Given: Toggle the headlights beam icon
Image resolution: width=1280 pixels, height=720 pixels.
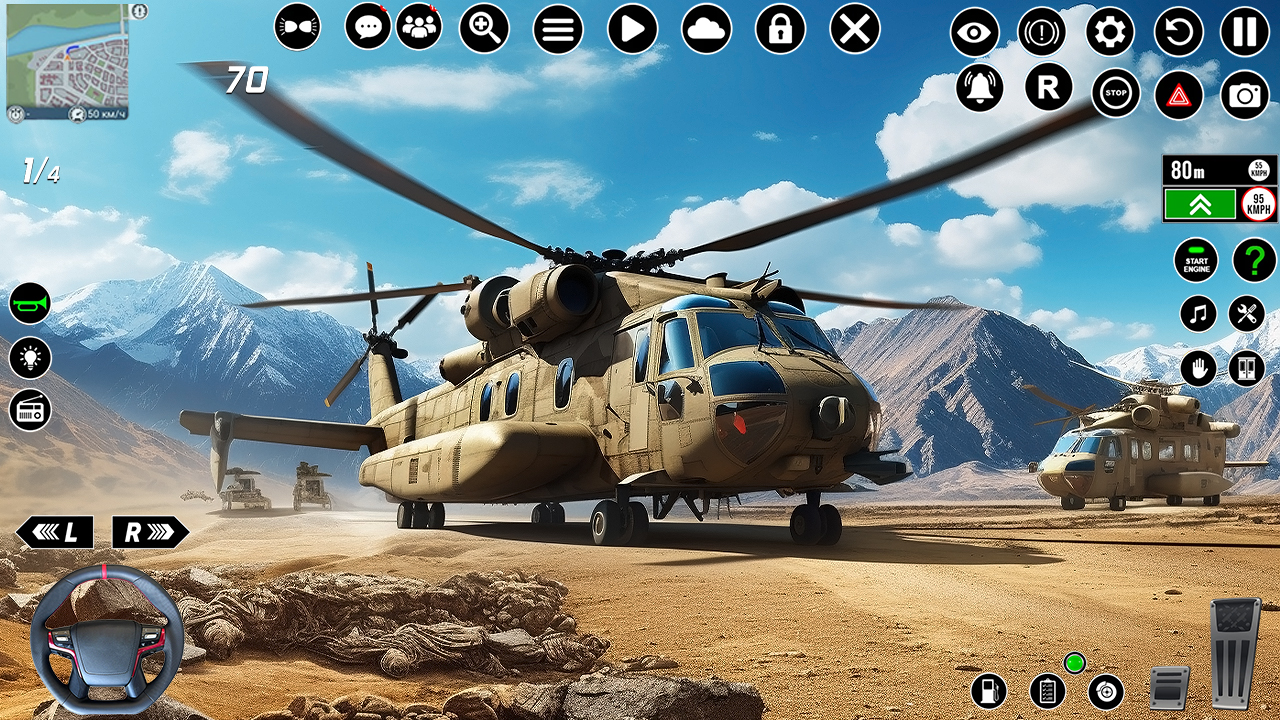Looking at the screenshot, I should [299, 28].
